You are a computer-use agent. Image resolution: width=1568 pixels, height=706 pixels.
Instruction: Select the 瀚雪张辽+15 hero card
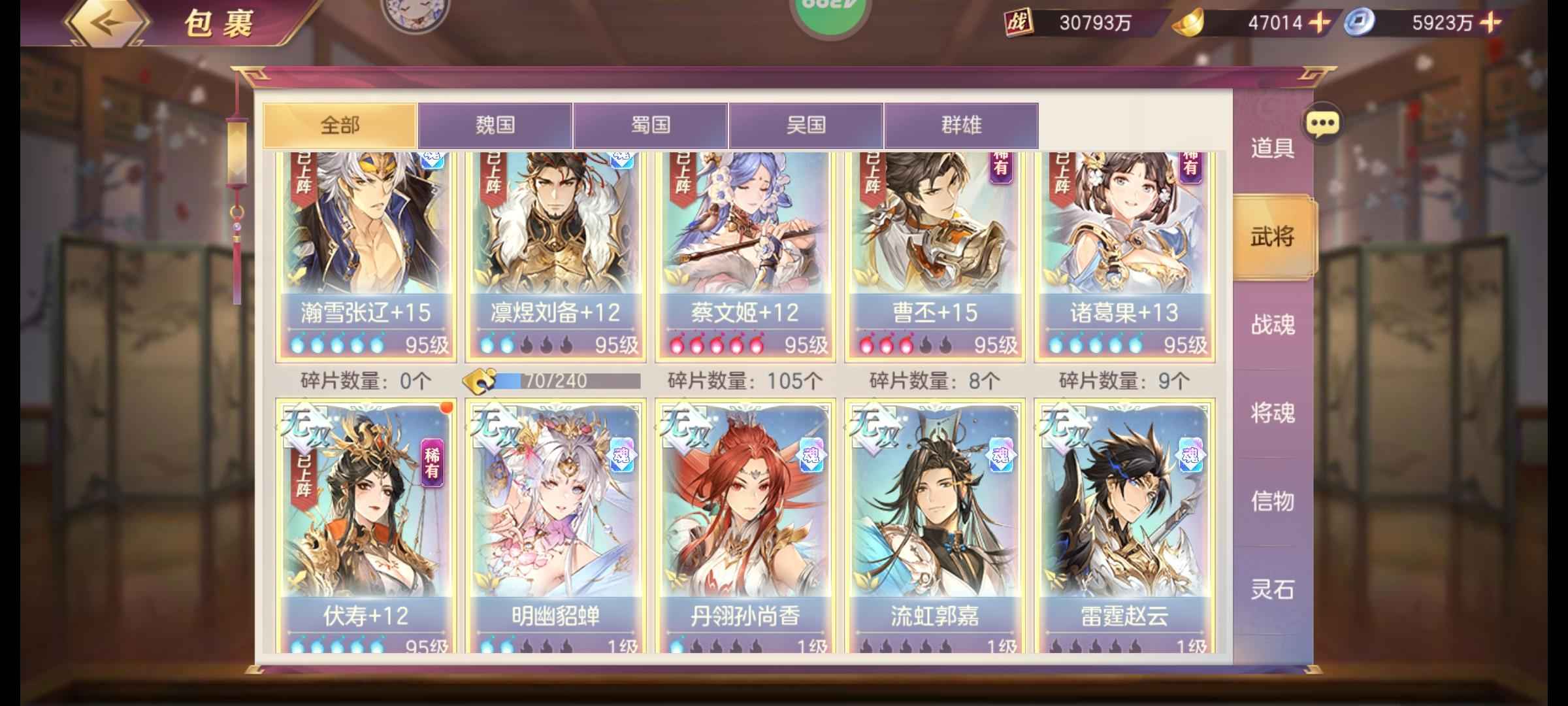[x=366, y=255]
